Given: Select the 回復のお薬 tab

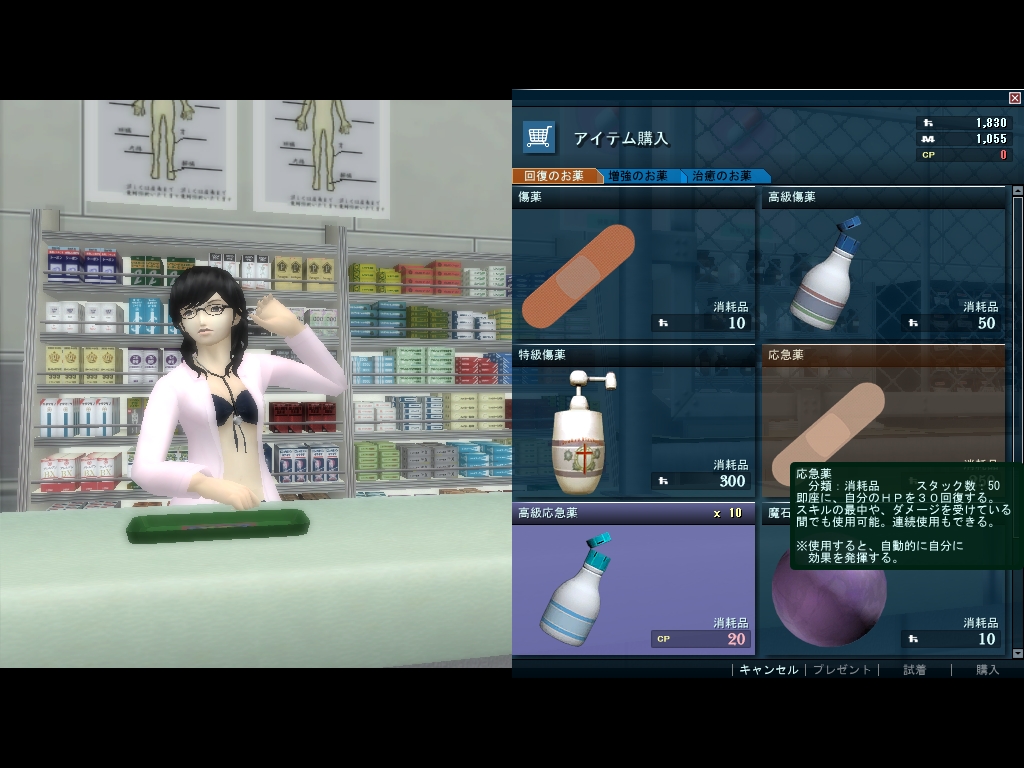Looking at the screenshot, I should [x=552, y=176].
